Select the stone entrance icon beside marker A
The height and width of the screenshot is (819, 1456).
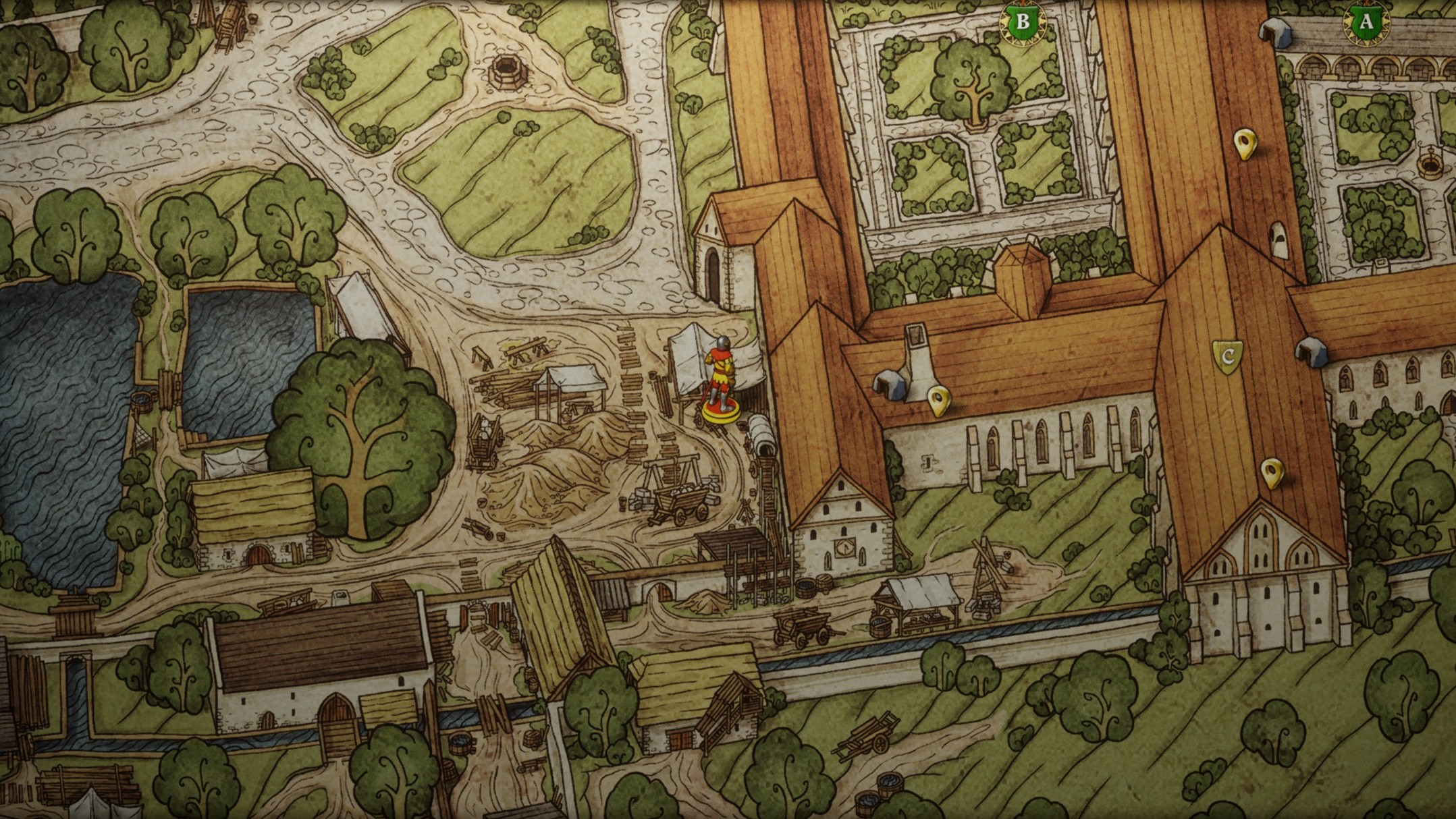(1276, 32)
